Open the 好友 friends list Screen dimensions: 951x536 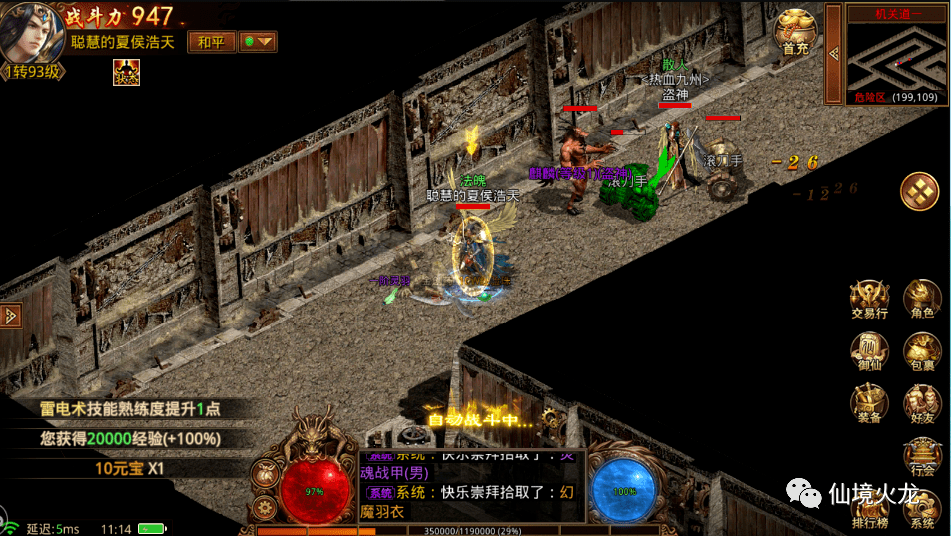921,404
